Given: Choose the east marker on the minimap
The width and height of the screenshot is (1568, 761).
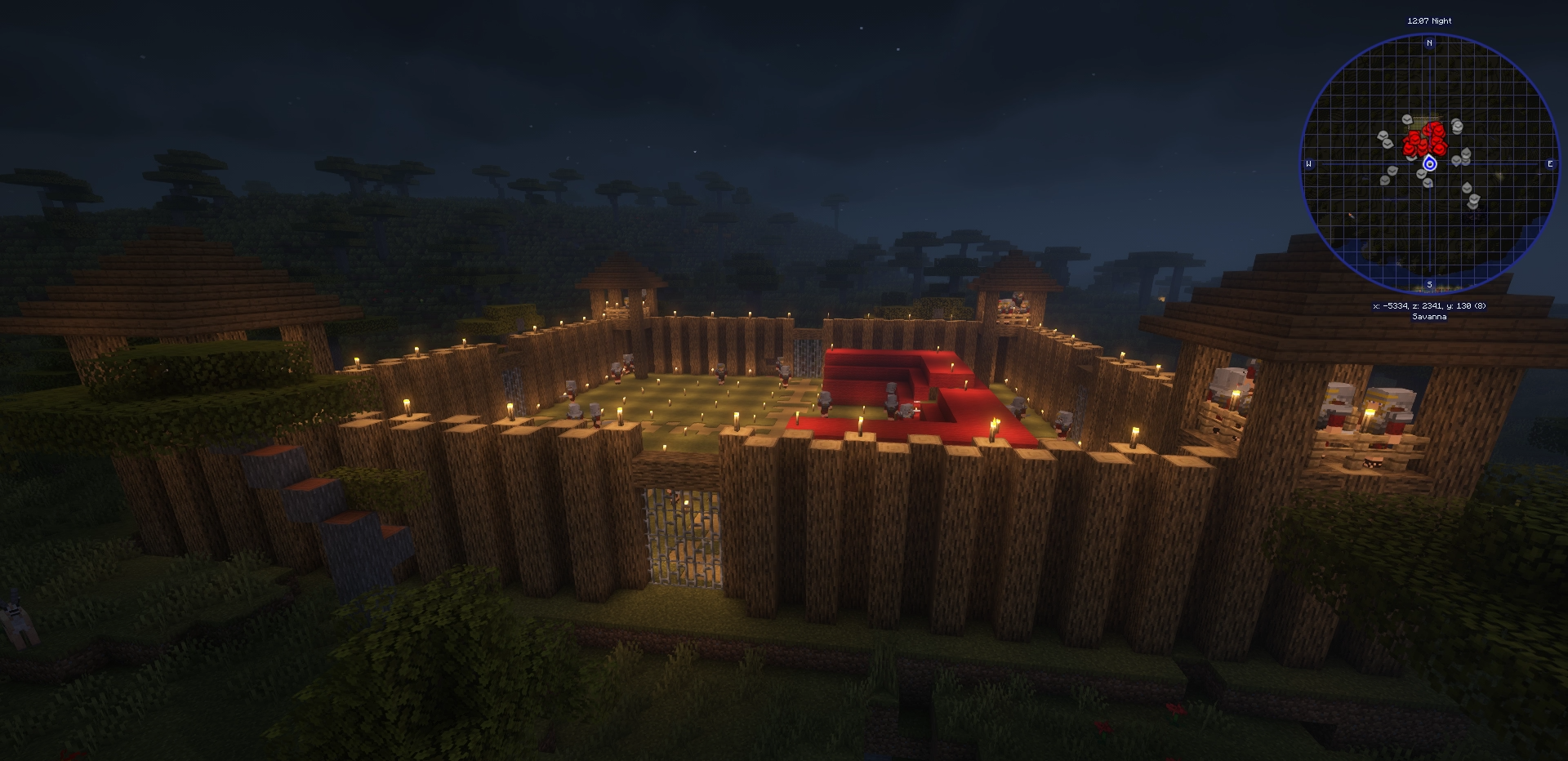Looking at the screenshot, I should coord(1550,164).
